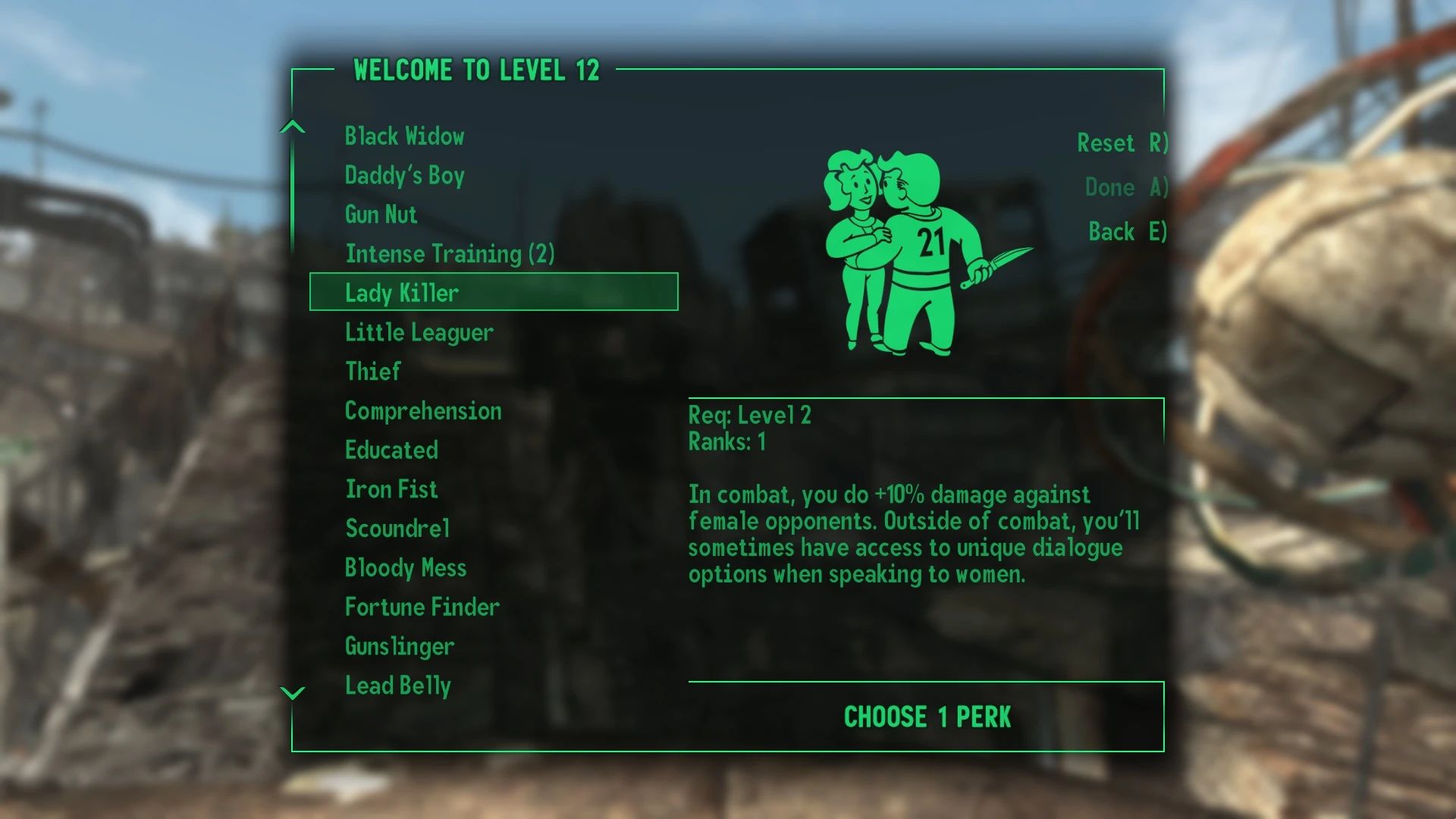Select the Comprehension perk
Image resolution: width=1456 pixels, height=819 pixels.
click(x=422, y=411)
